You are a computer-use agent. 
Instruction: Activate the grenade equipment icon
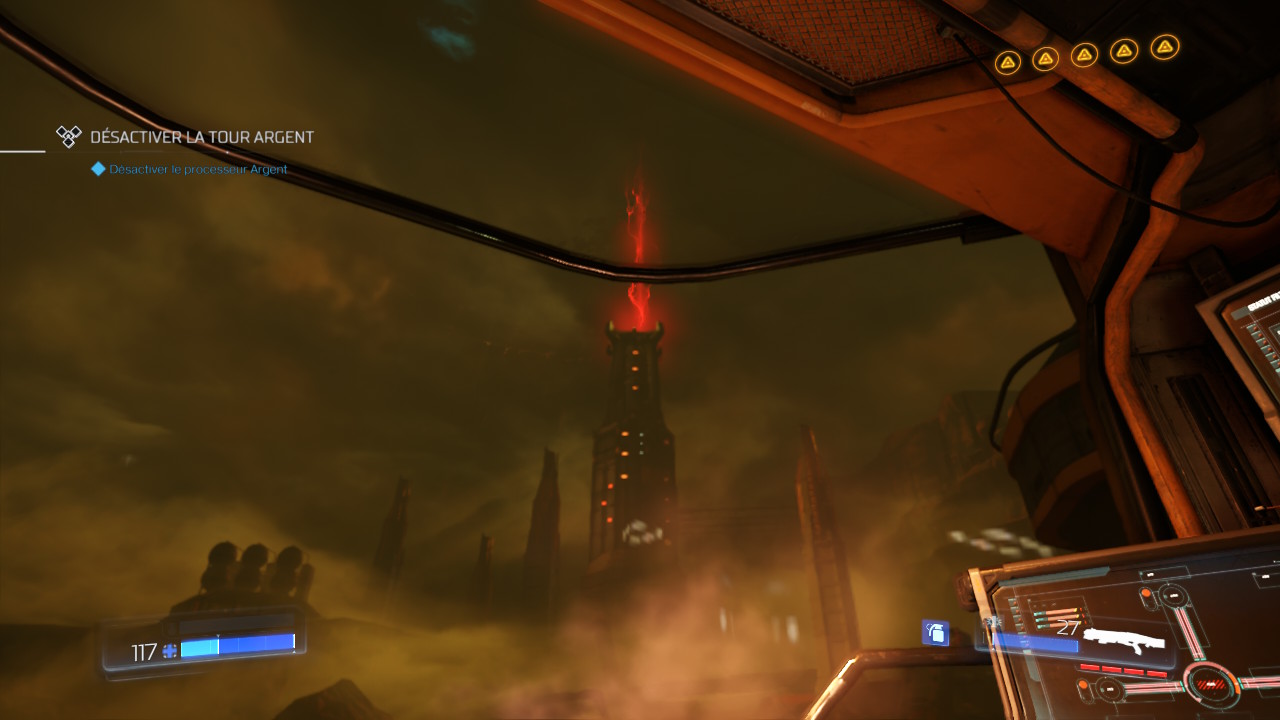(x=935, y=632)
